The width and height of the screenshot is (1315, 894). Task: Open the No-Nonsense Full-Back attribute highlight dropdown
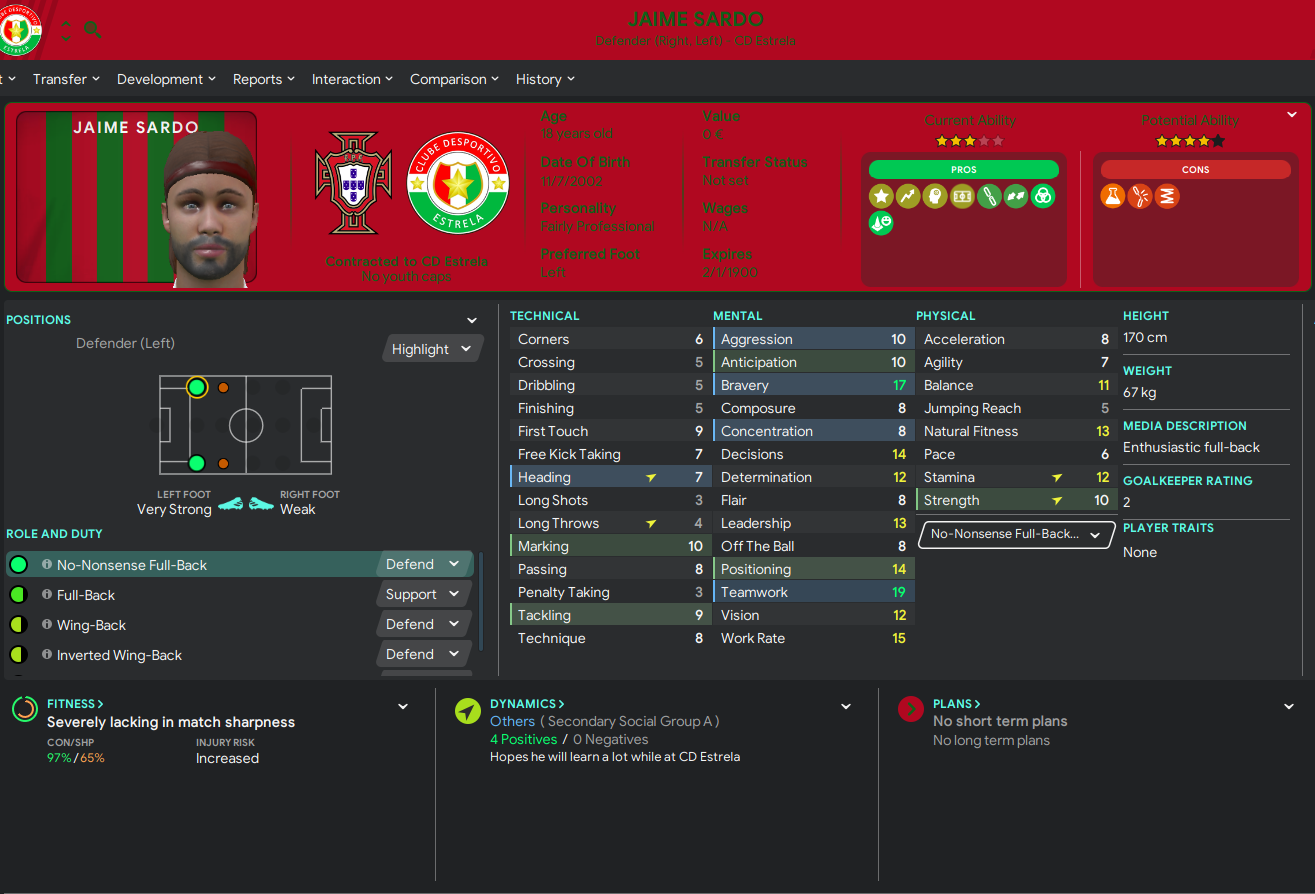click(x=1015, y=534)
